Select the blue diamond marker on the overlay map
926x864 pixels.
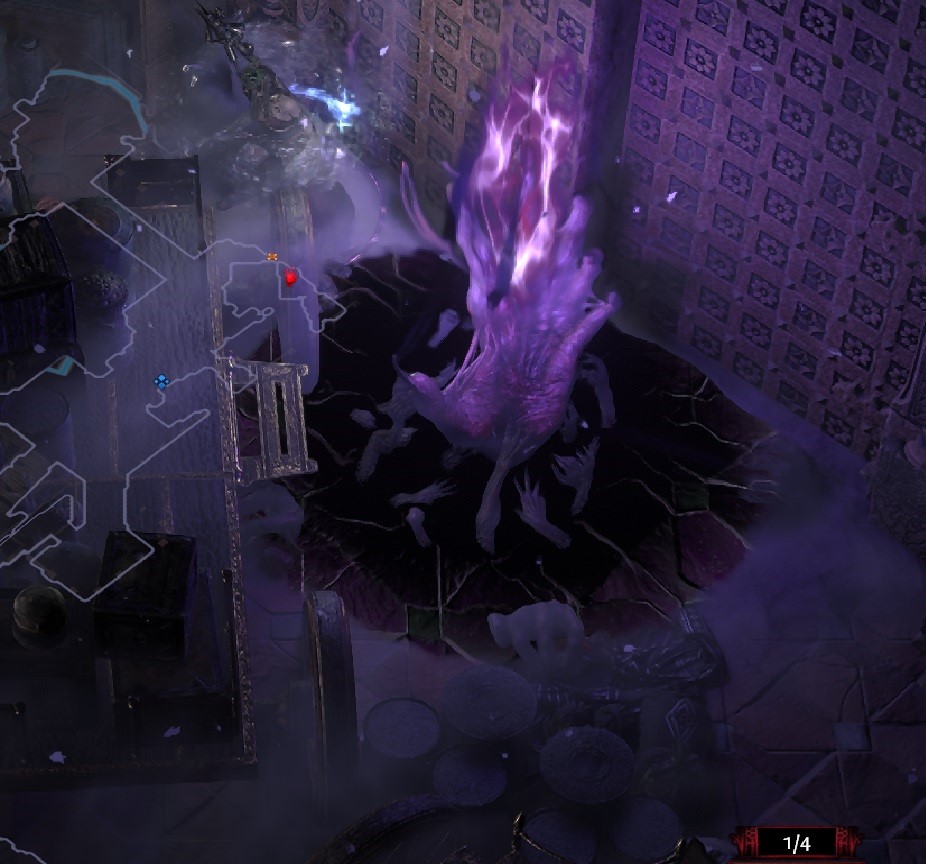[x=161, y=382]
